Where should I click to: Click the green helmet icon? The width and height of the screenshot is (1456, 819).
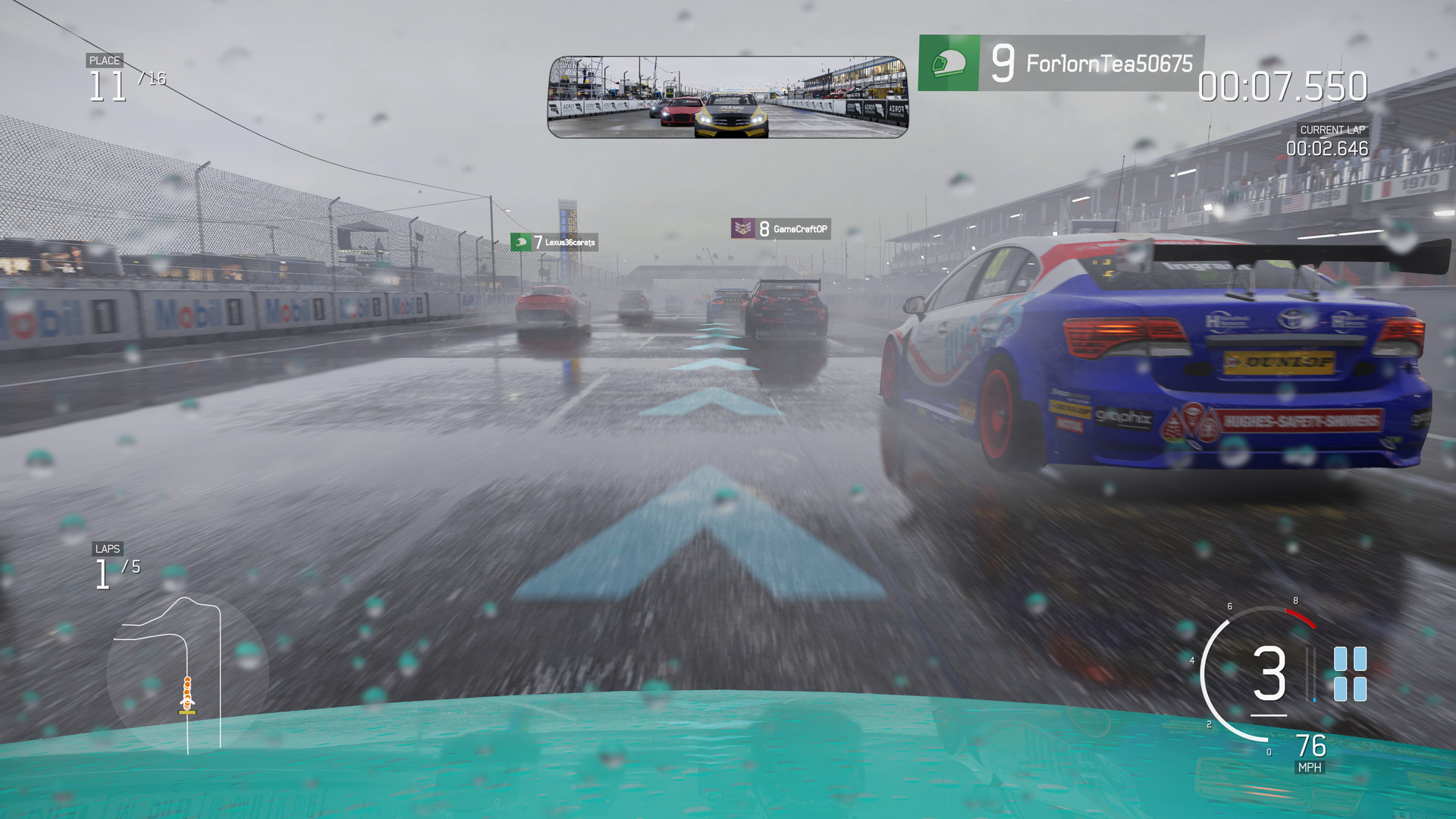949,63
